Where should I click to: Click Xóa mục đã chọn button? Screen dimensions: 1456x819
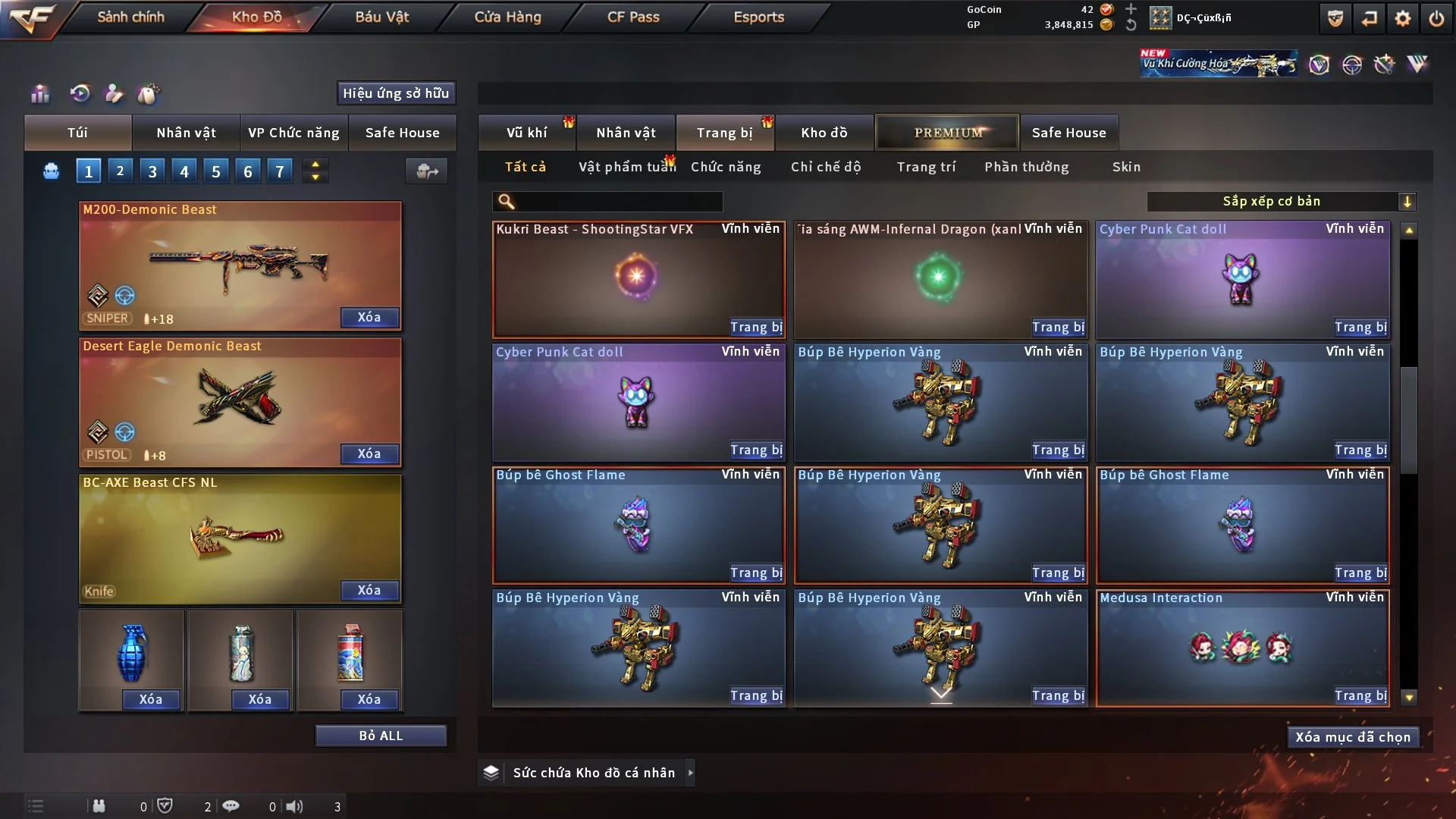(1353, 737)
